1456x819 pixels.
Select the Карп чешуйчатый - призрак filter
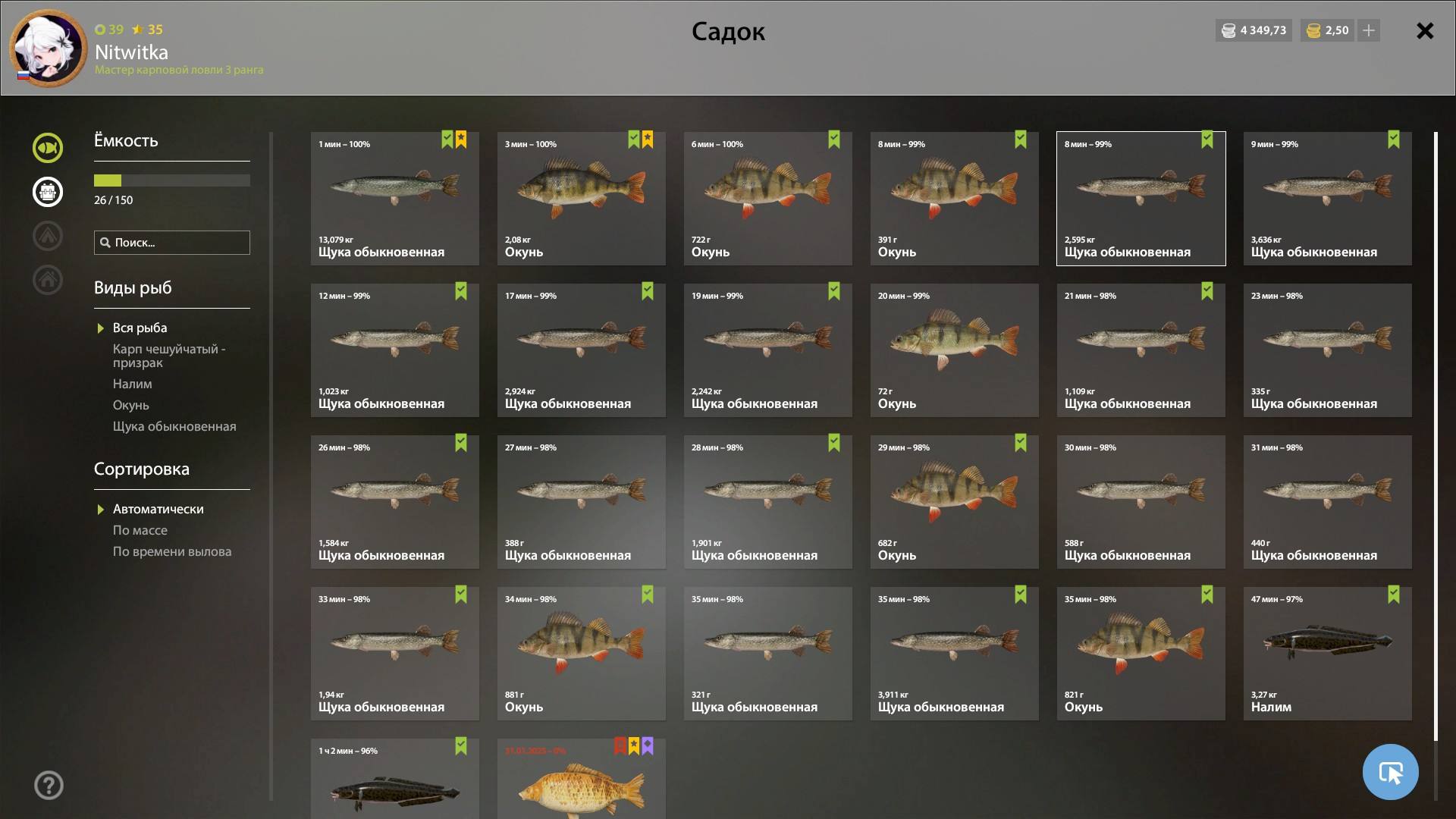[169, 356]
